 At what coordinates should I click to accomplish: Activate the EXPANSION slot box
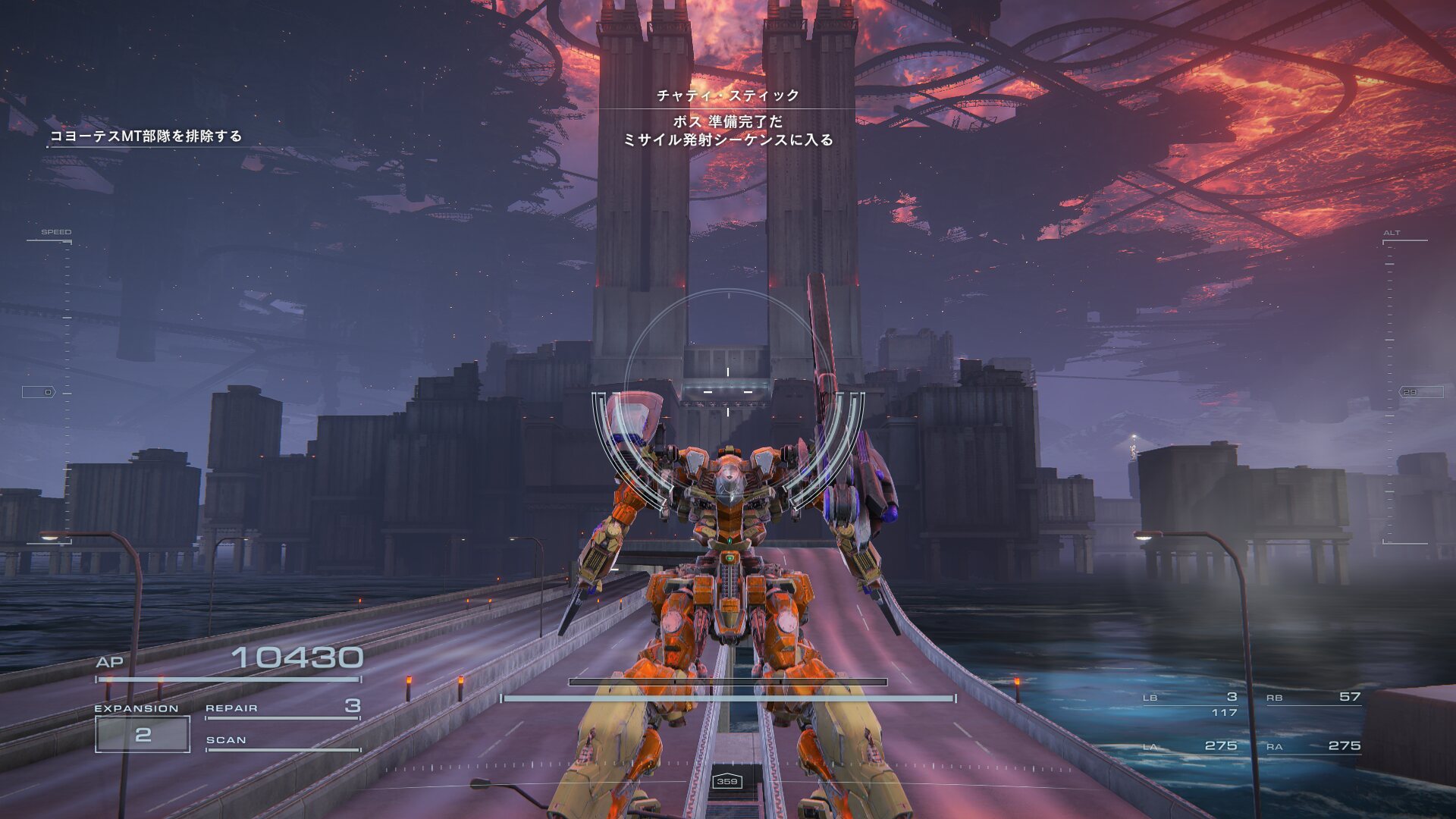(143, 734)
